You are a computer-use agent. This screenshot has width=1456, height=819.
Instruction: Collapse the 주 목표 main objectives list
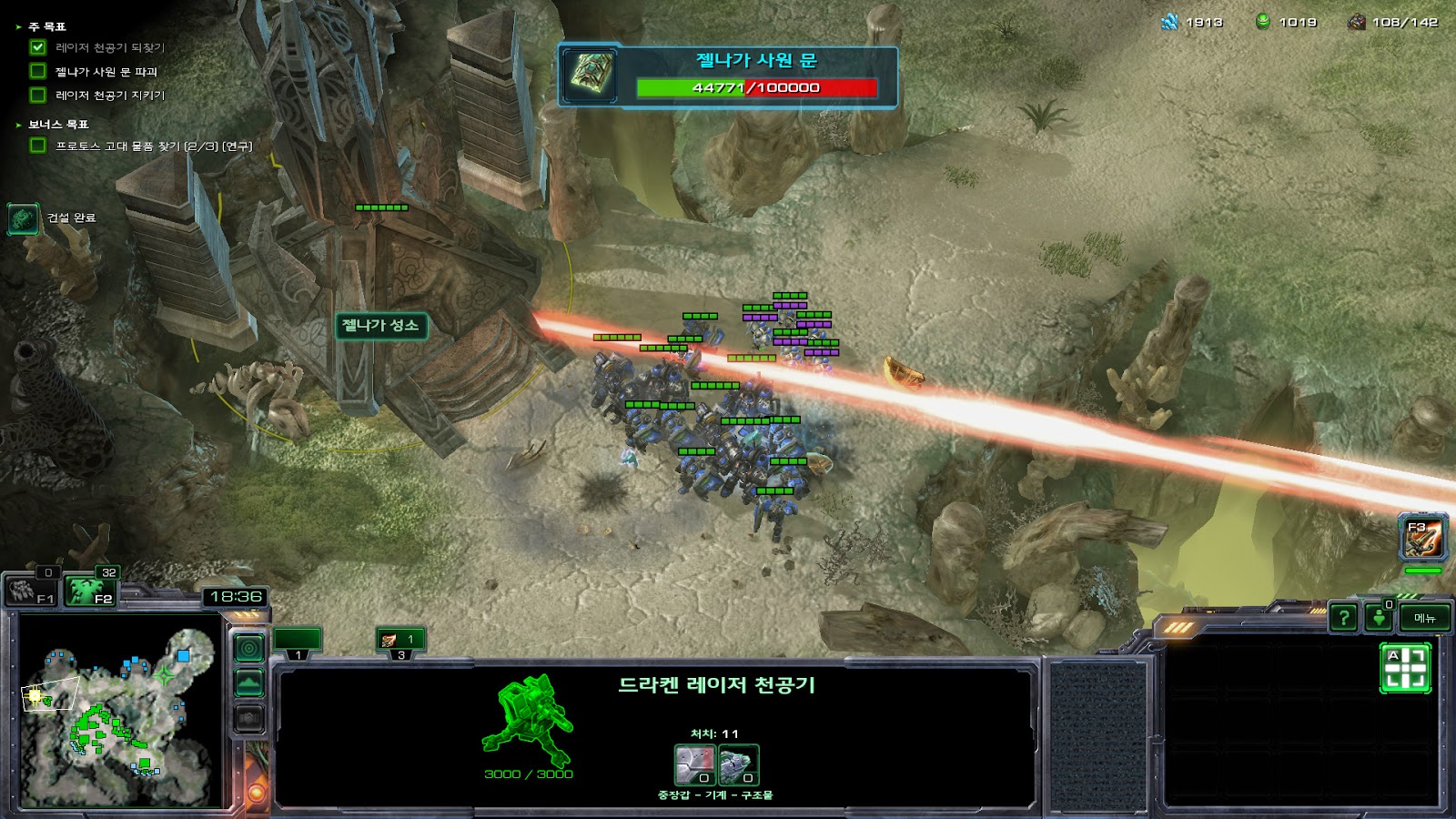[x=18, y=27]
